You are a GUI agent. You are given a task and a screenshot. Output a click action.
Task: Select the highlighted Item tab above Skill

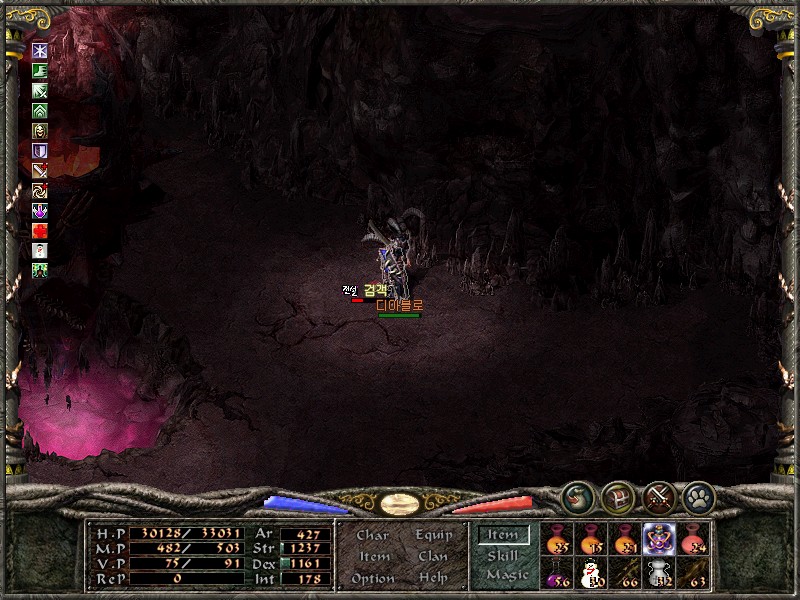coord(503,535)
